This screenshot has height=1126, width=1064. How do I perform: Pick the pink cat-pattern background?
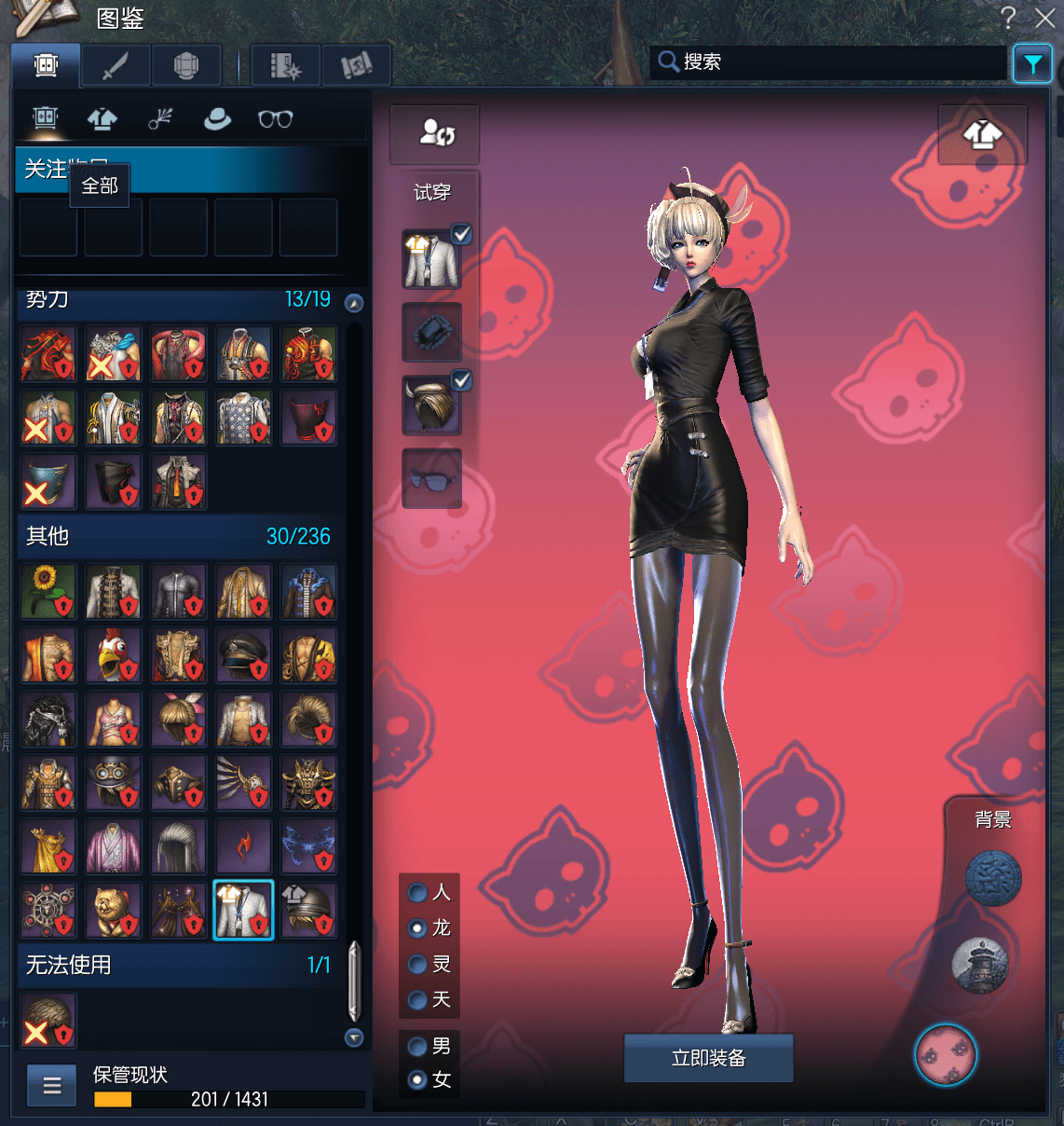tap(946, 1055)
